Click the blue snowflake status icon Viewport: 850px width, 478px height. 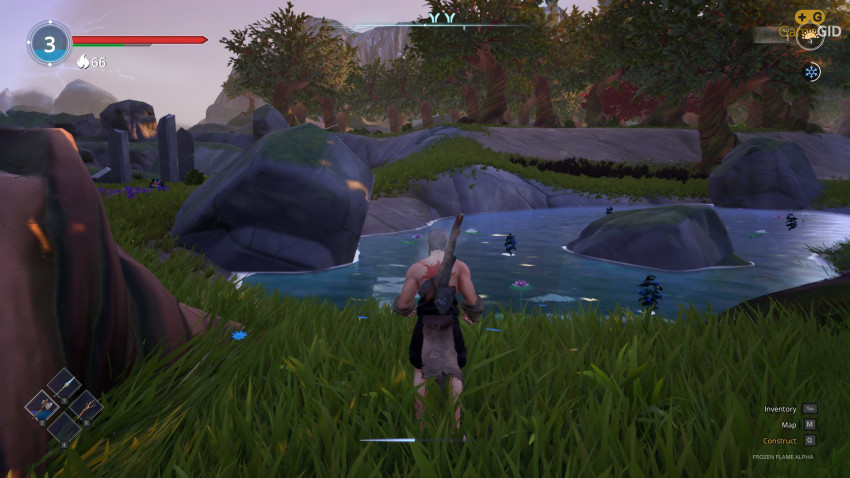[811, 72]
